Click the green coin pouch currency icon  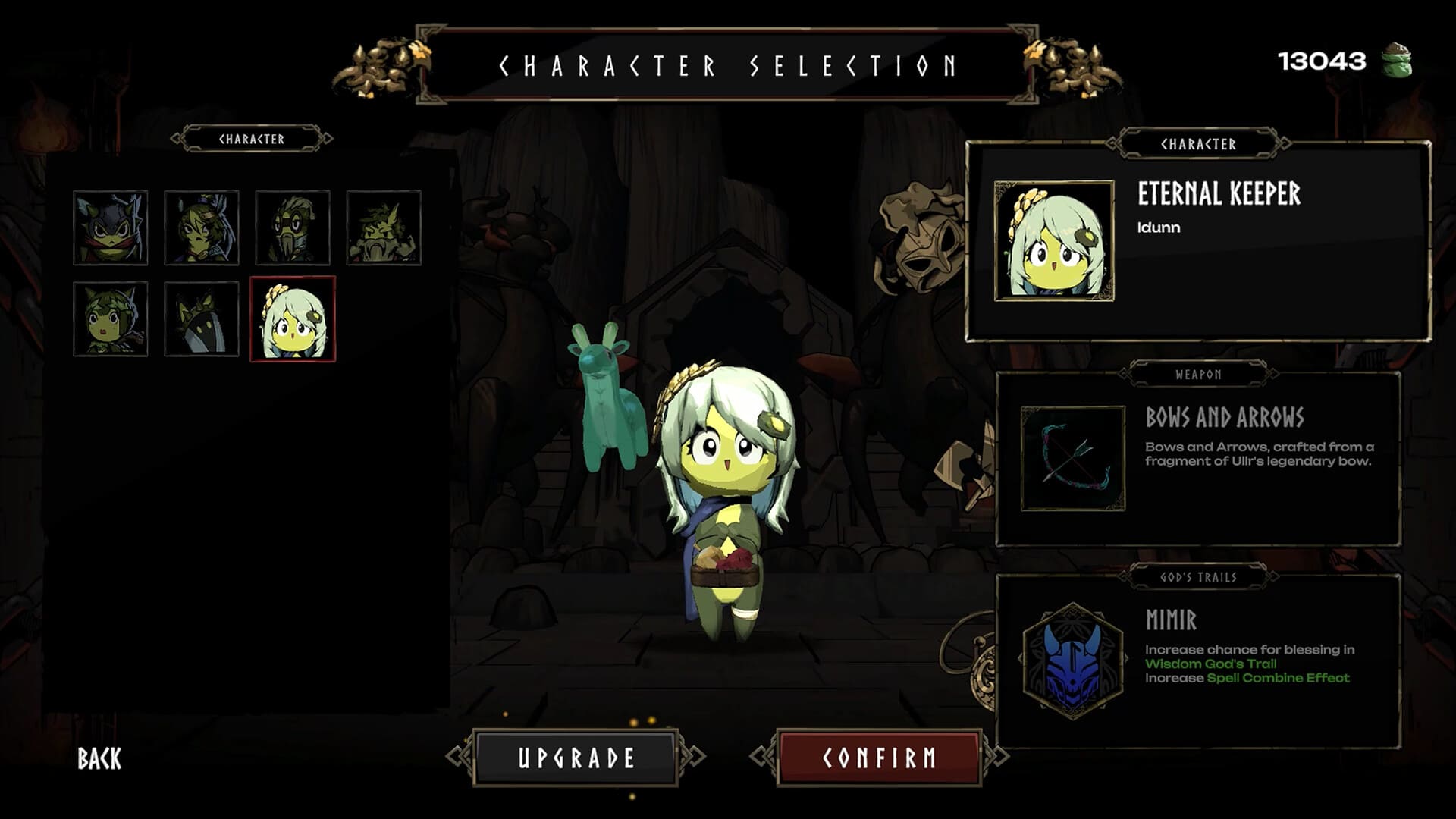1395,61
